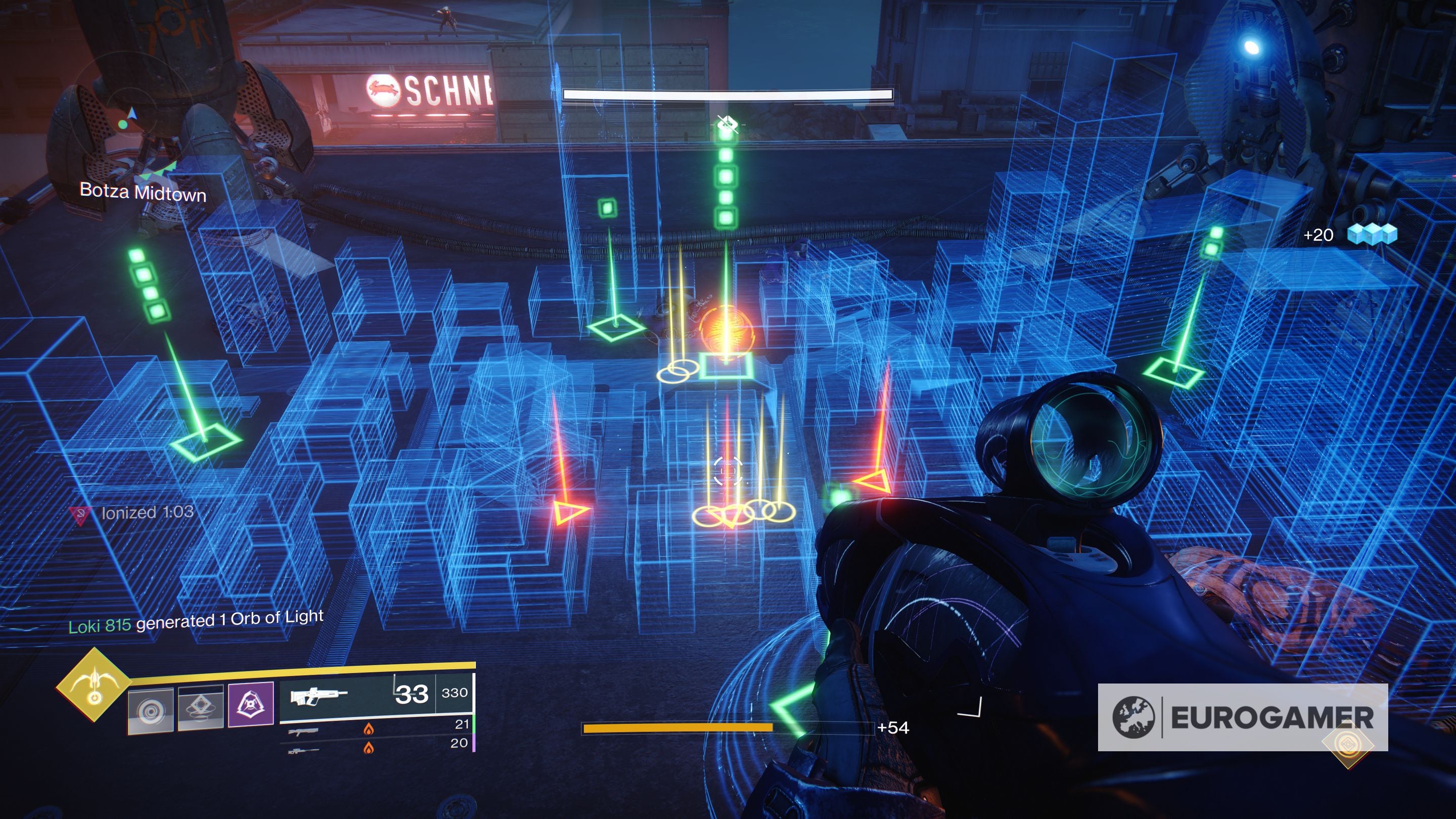Screen dimensions: 1456x819
Task: Inspect the Ionized debuff icon
Action: 80,515
